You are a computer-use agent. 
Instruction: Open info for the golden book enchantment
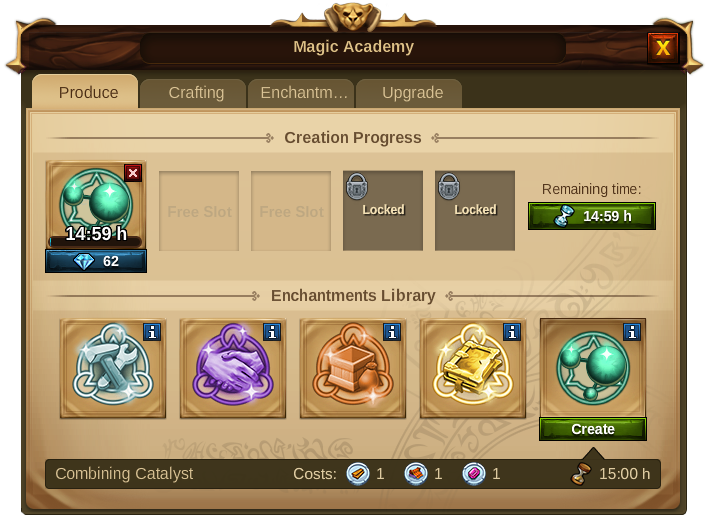point(511,332)
